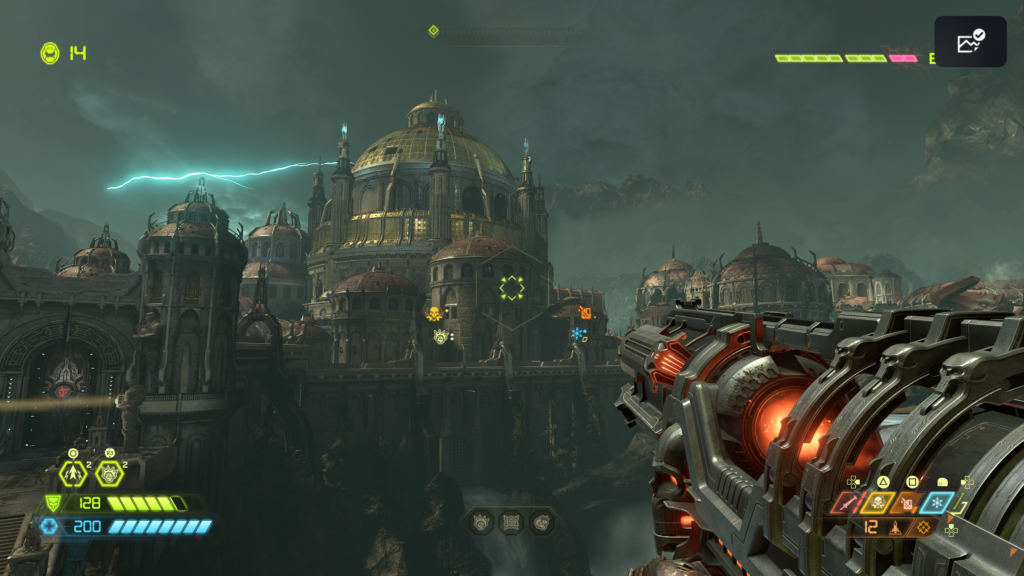Select the rocket ammo type icon
Image resolution: width=1024 pixels, height=576 pixels.
click(x=897, y=527)
